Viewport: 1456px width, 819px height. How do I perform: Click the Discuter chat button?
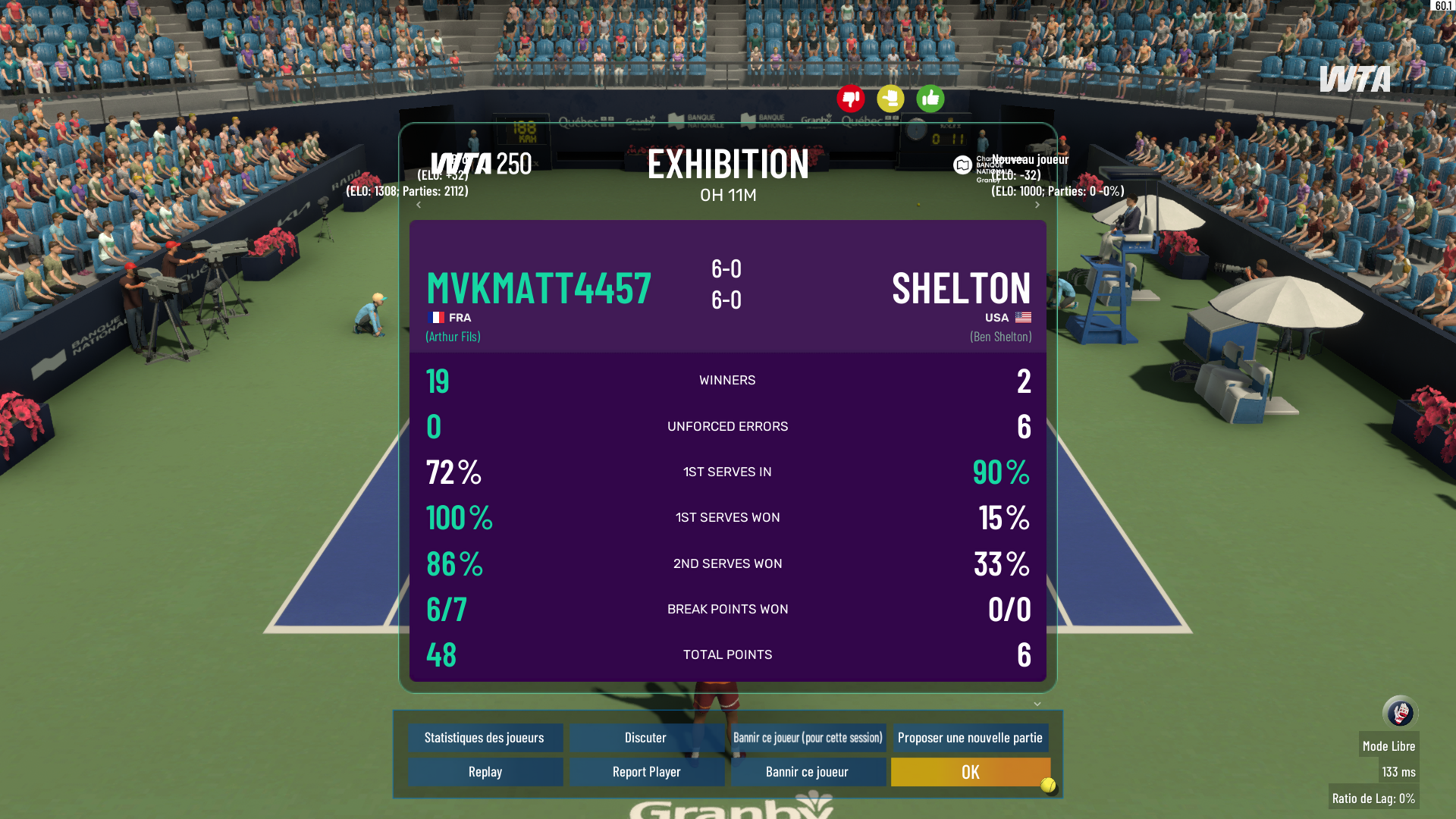[645, 738]
